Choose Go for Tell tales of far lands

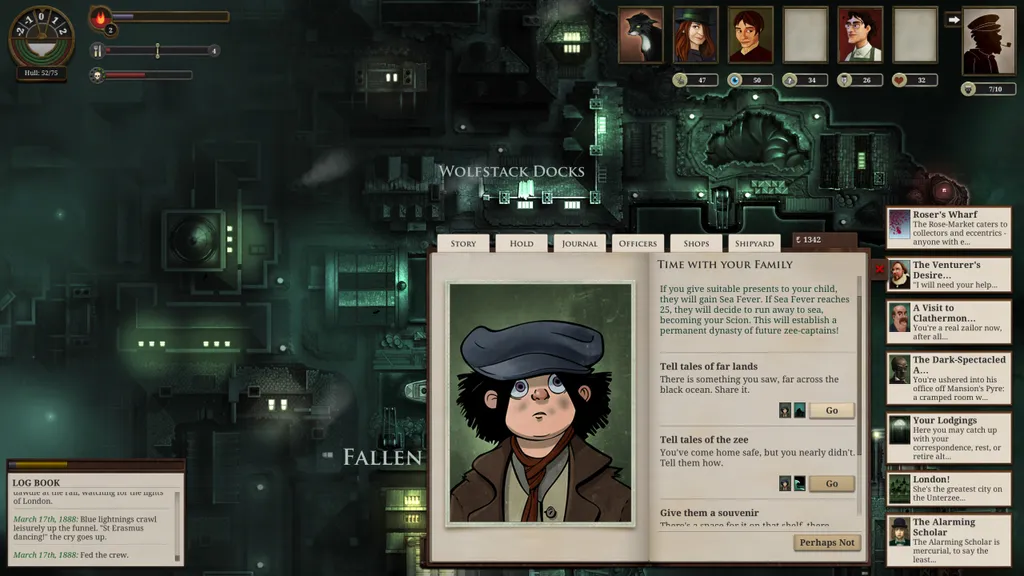pyautogui.click(x=831, y=410)
